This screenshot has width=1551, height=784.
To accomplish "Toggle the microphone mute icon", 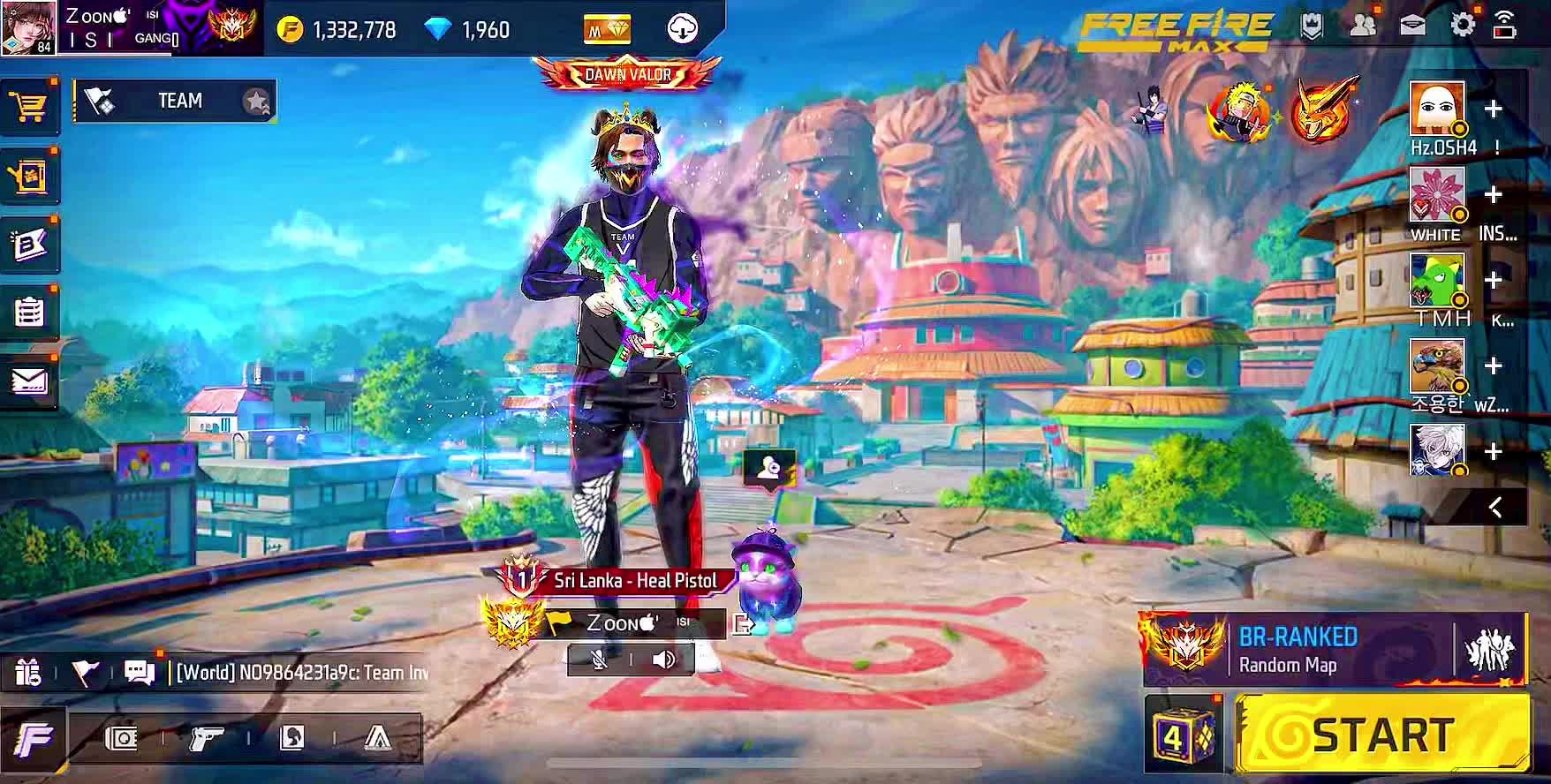I will click(x=599, y=660).
